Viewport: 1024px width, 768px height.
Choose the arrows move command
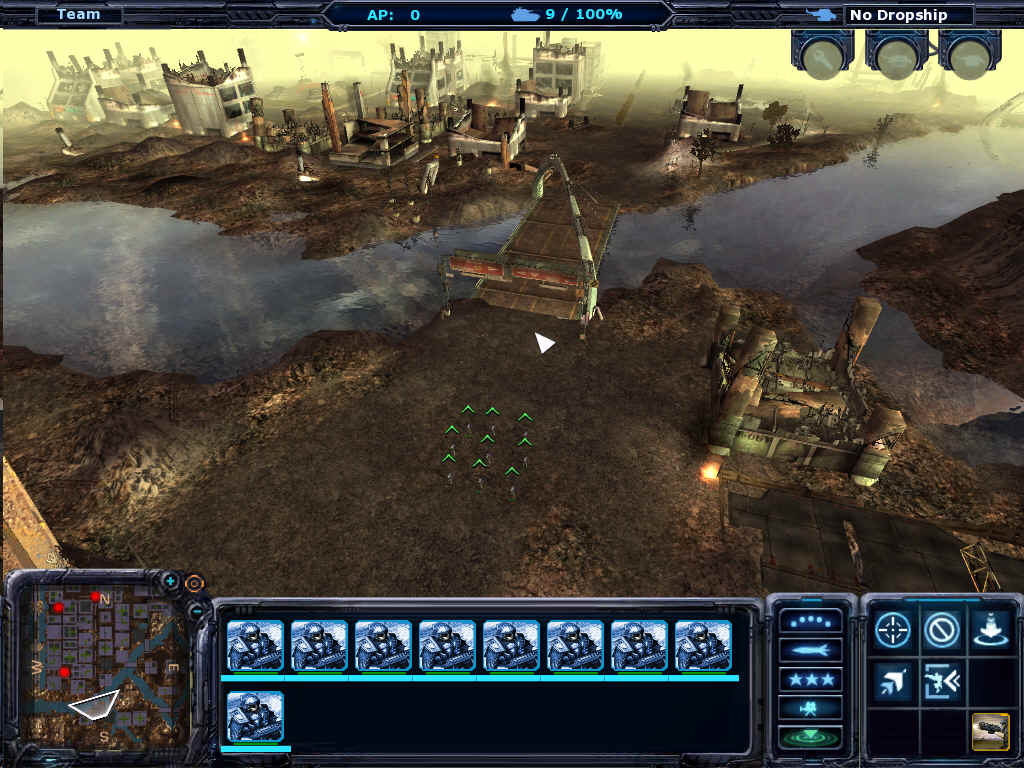(892, 680)
